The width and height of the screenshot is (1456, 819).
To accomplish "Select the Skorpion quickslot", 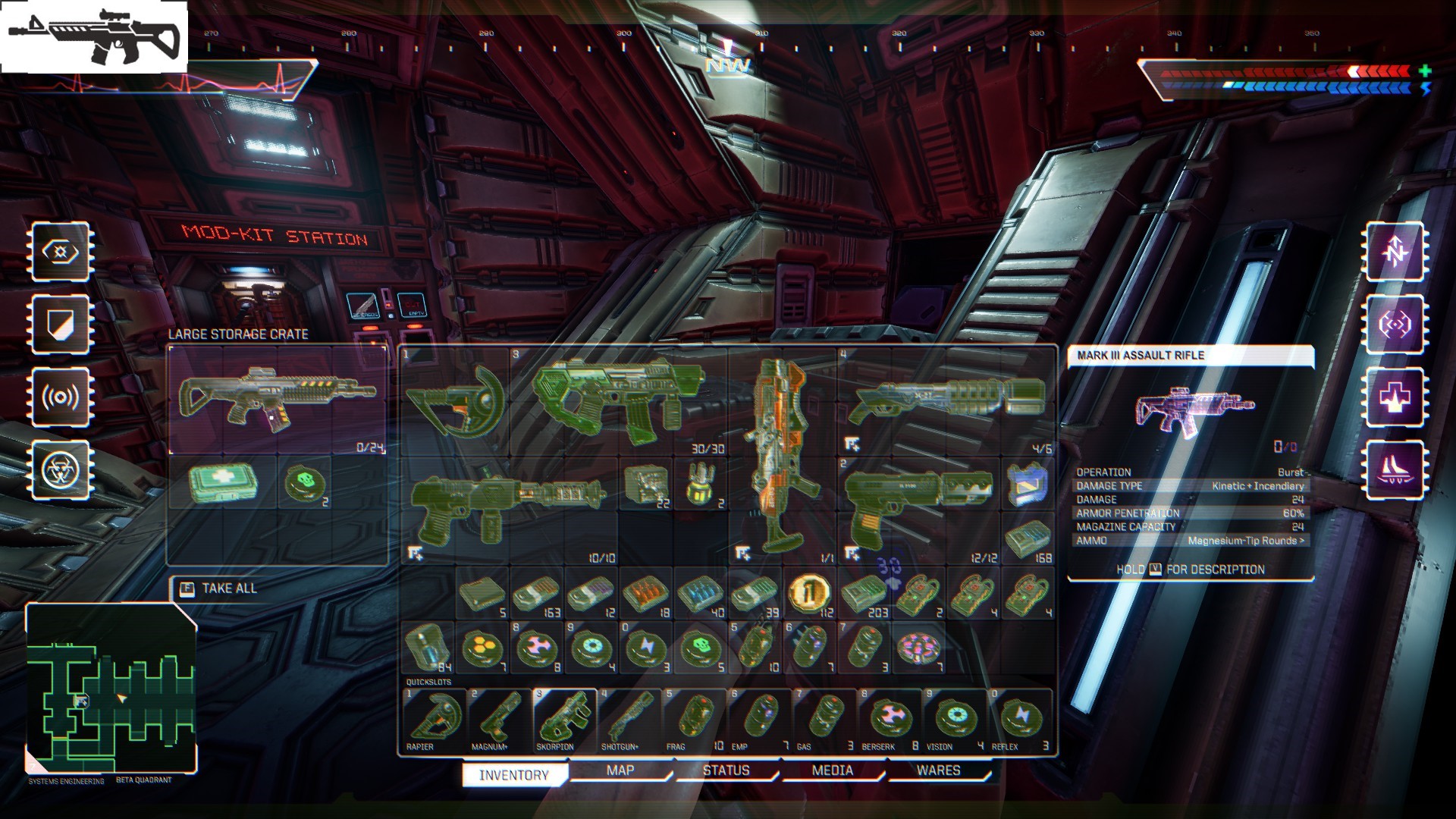I will [563, 719].
